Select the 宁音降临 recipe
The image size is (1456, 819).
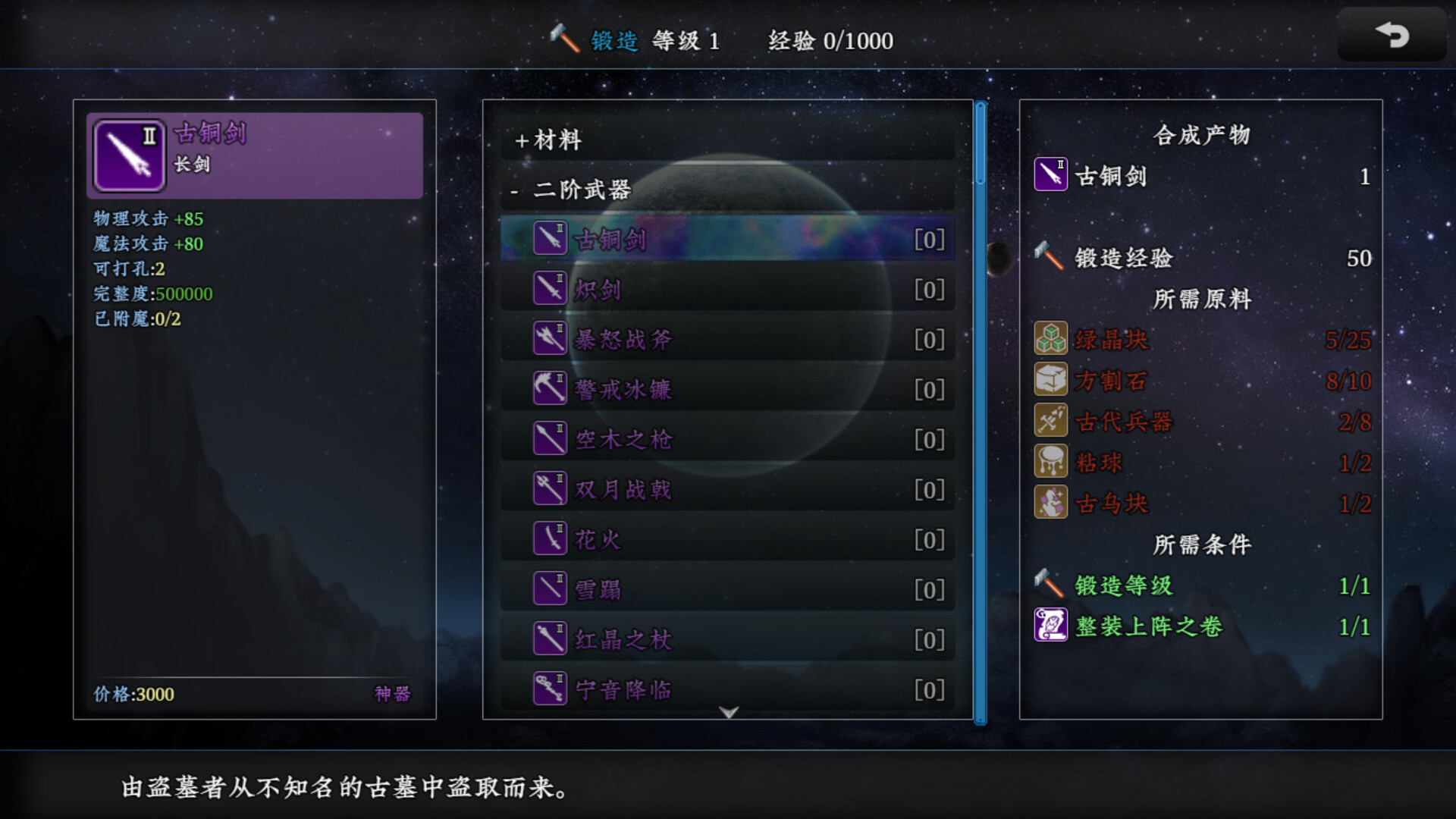coord(726,689)
